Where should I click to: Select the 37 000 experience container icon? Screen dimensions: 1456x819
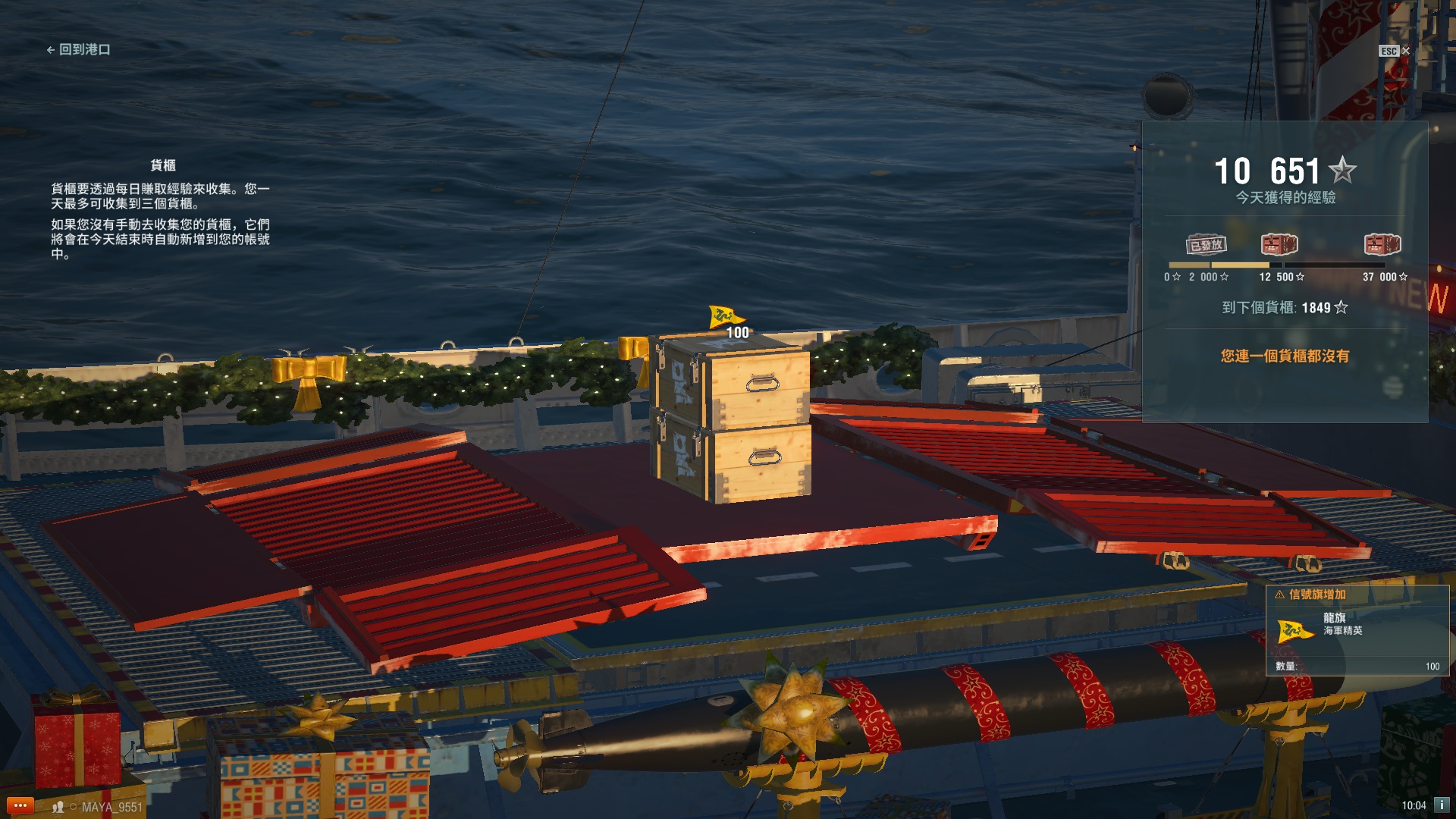1382,244
